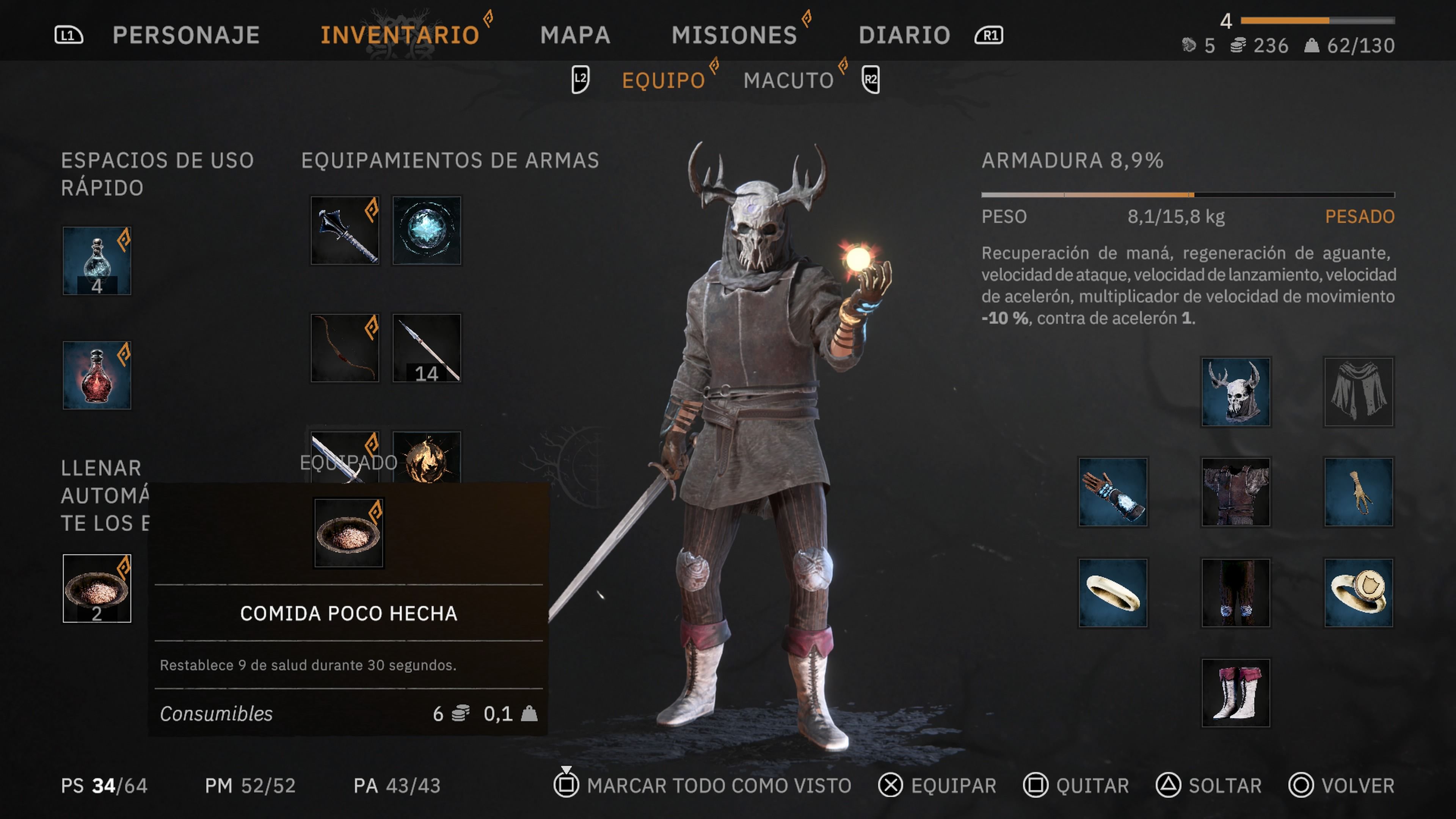Select the Equipo sub-tab
Screen dimensions: 1456x819
663,80
